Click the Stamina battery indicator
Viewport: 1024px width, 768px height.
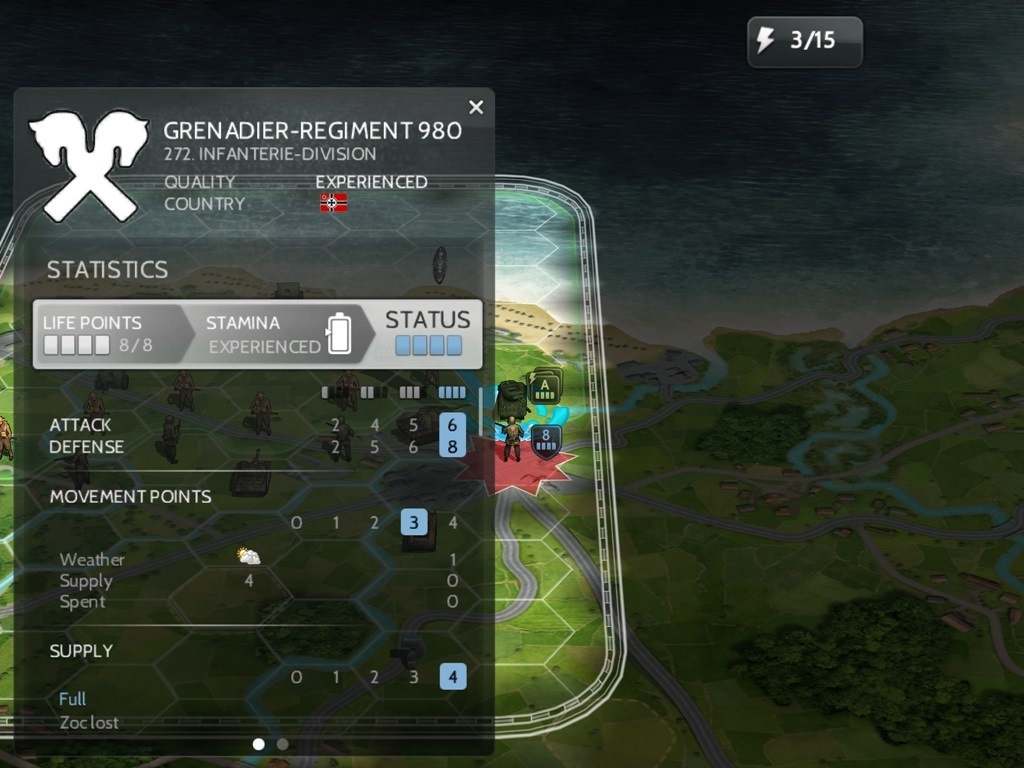(x=339, y=334)
